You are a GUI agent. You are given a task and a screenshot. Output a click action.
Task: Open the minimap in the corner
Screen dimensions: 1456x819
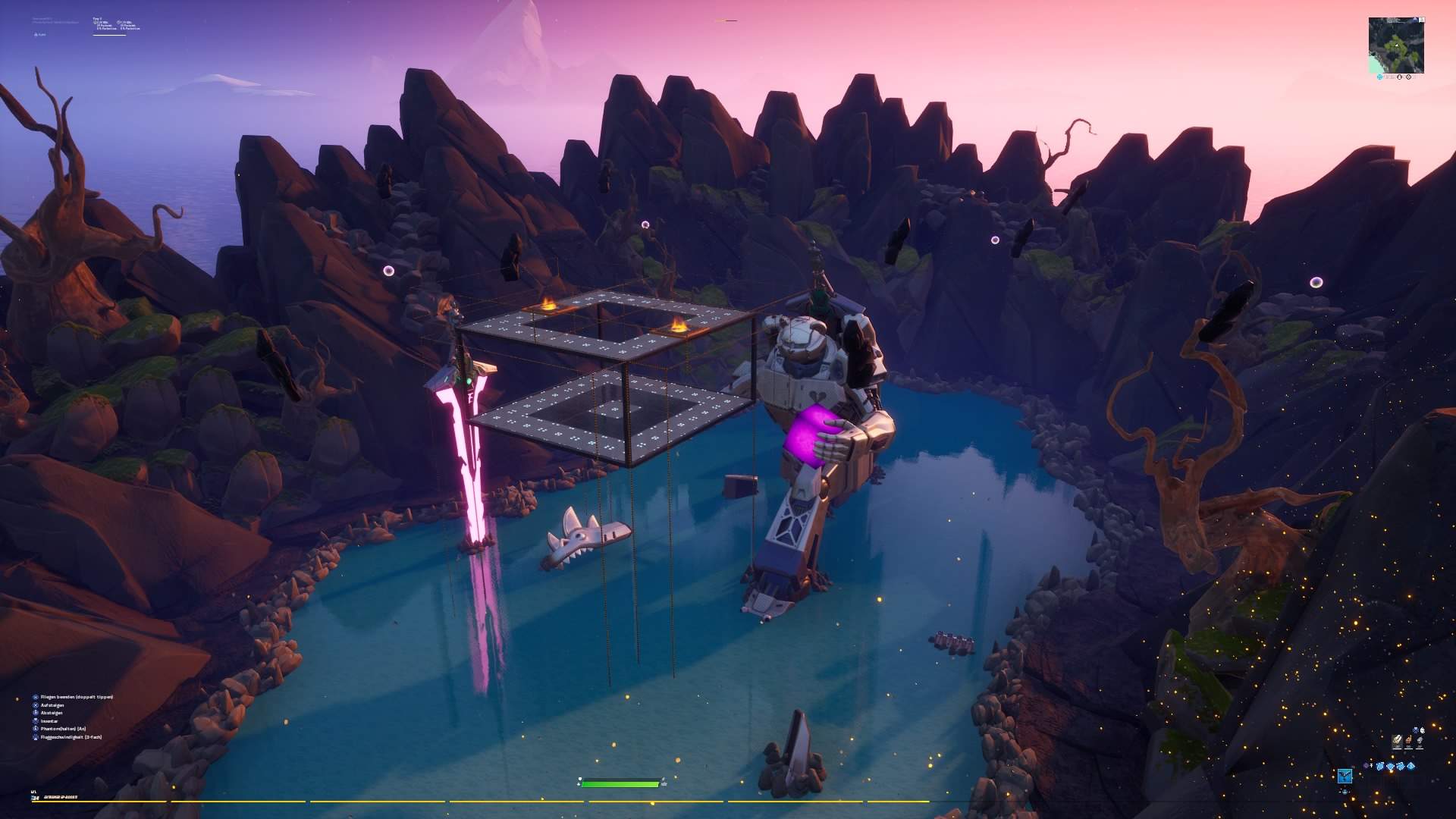[x=1395, y=45]
